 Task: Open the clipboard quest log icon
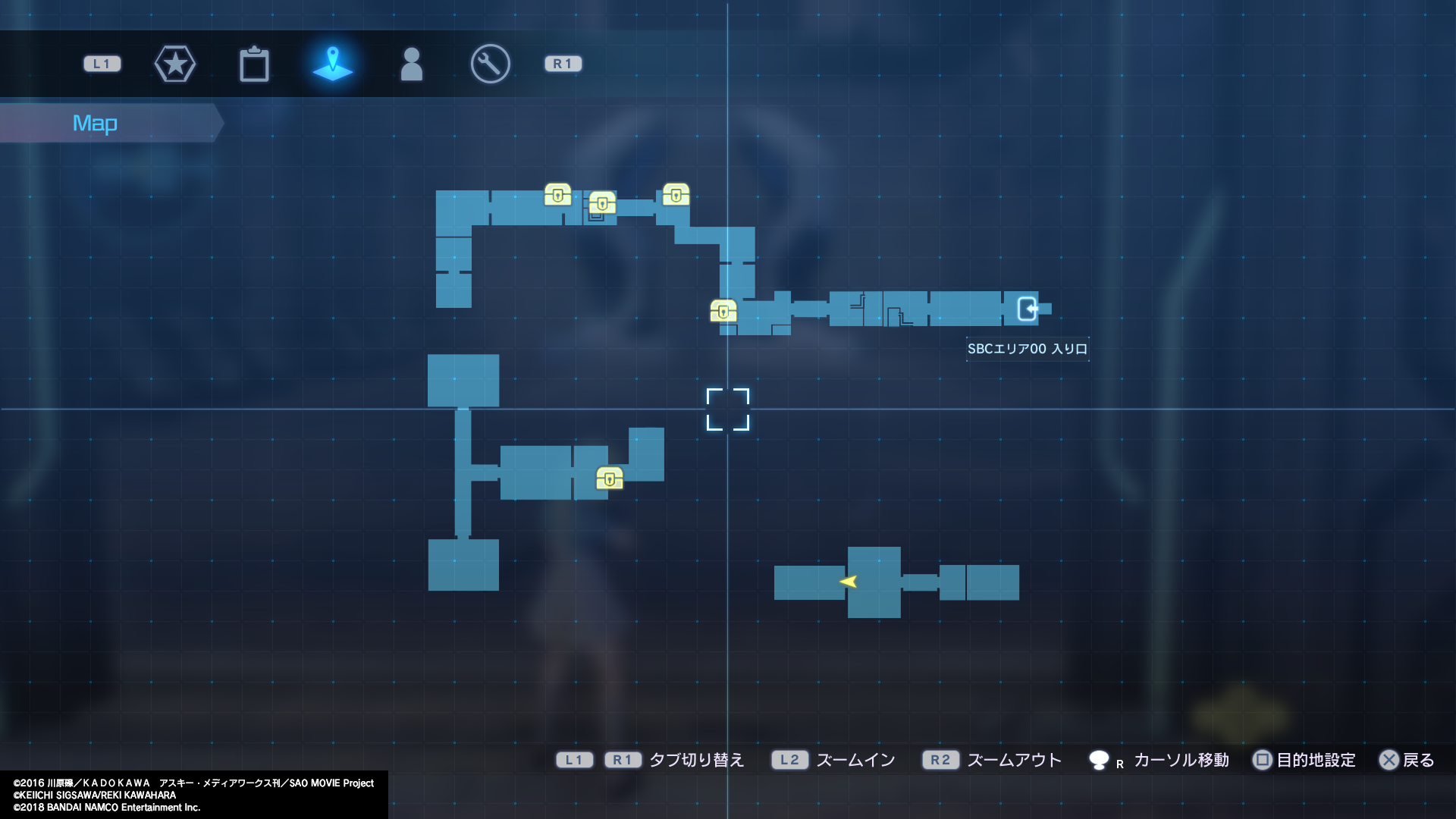[255, 64]
